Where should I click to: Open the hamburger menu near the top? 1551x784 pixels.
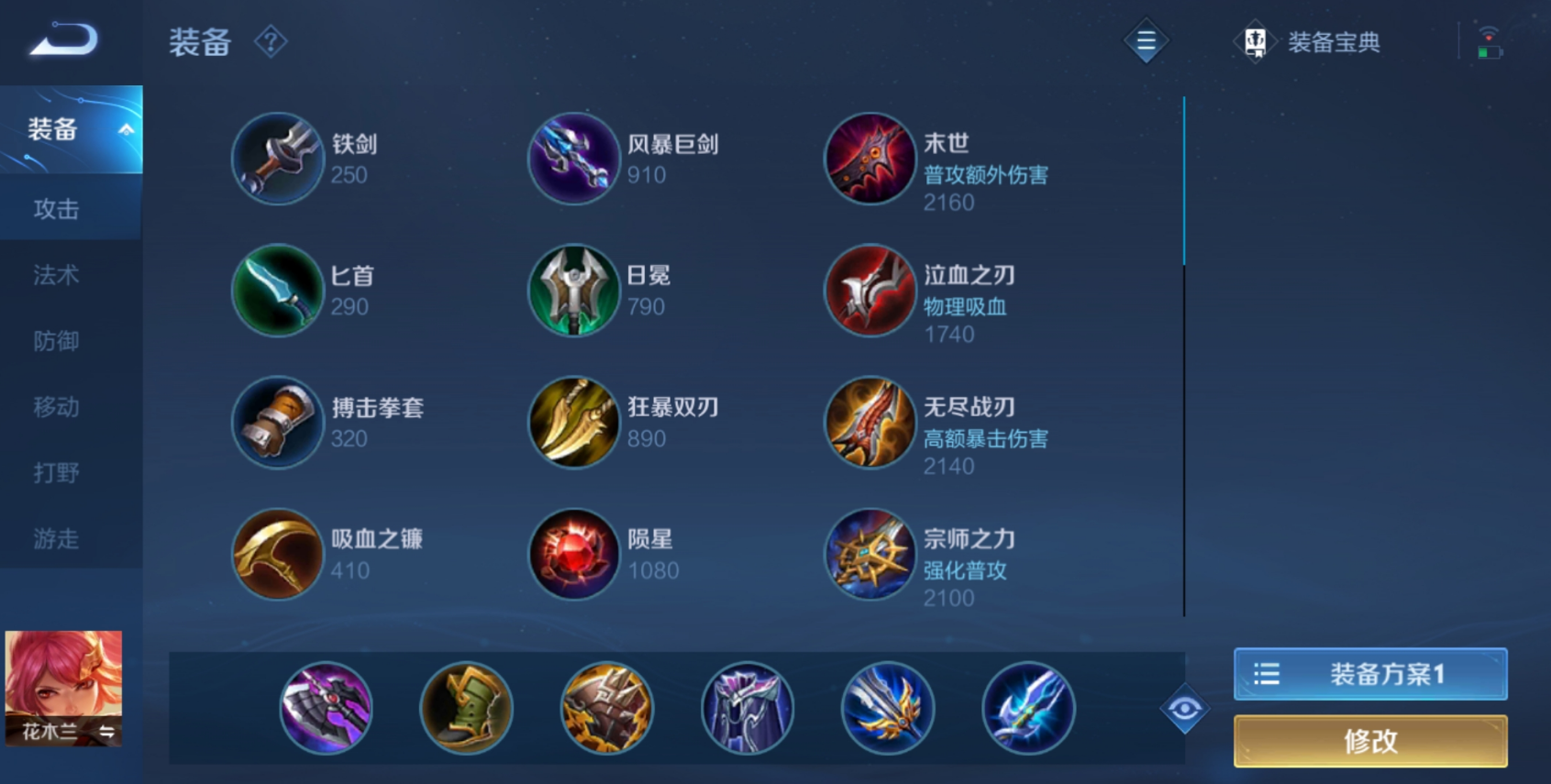[x=1146, y=41]
